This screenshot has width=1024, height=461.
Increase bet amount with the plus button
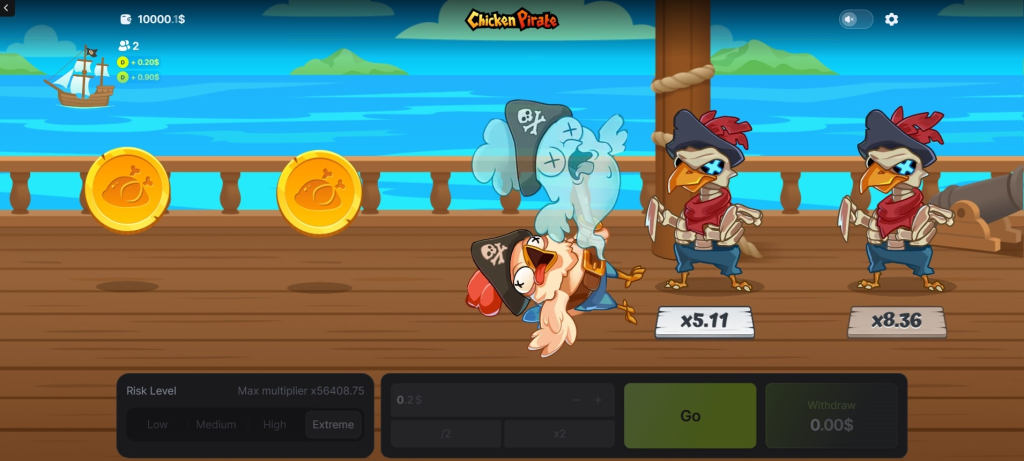pyautogui.click(x=598, y=400)
